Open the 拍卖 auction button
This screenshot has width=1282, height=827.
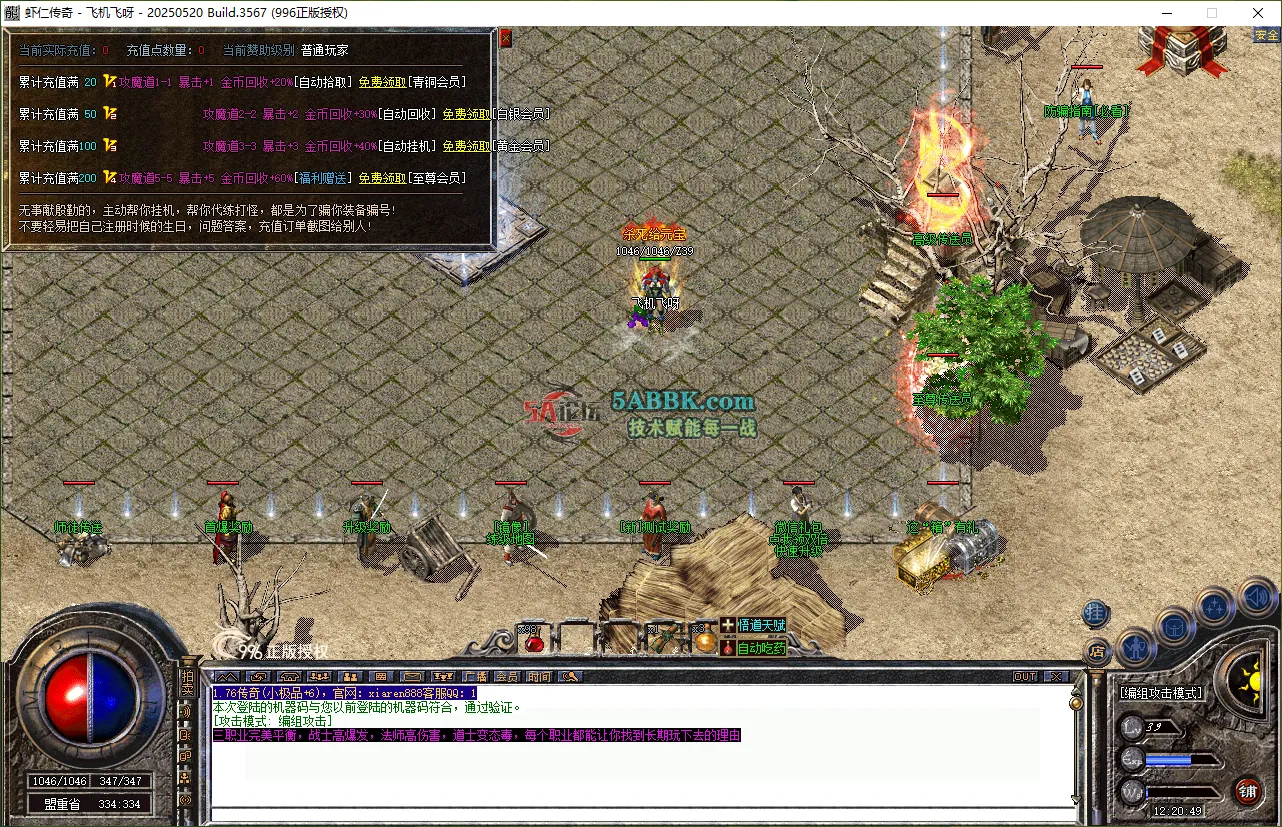coord(186,684)
